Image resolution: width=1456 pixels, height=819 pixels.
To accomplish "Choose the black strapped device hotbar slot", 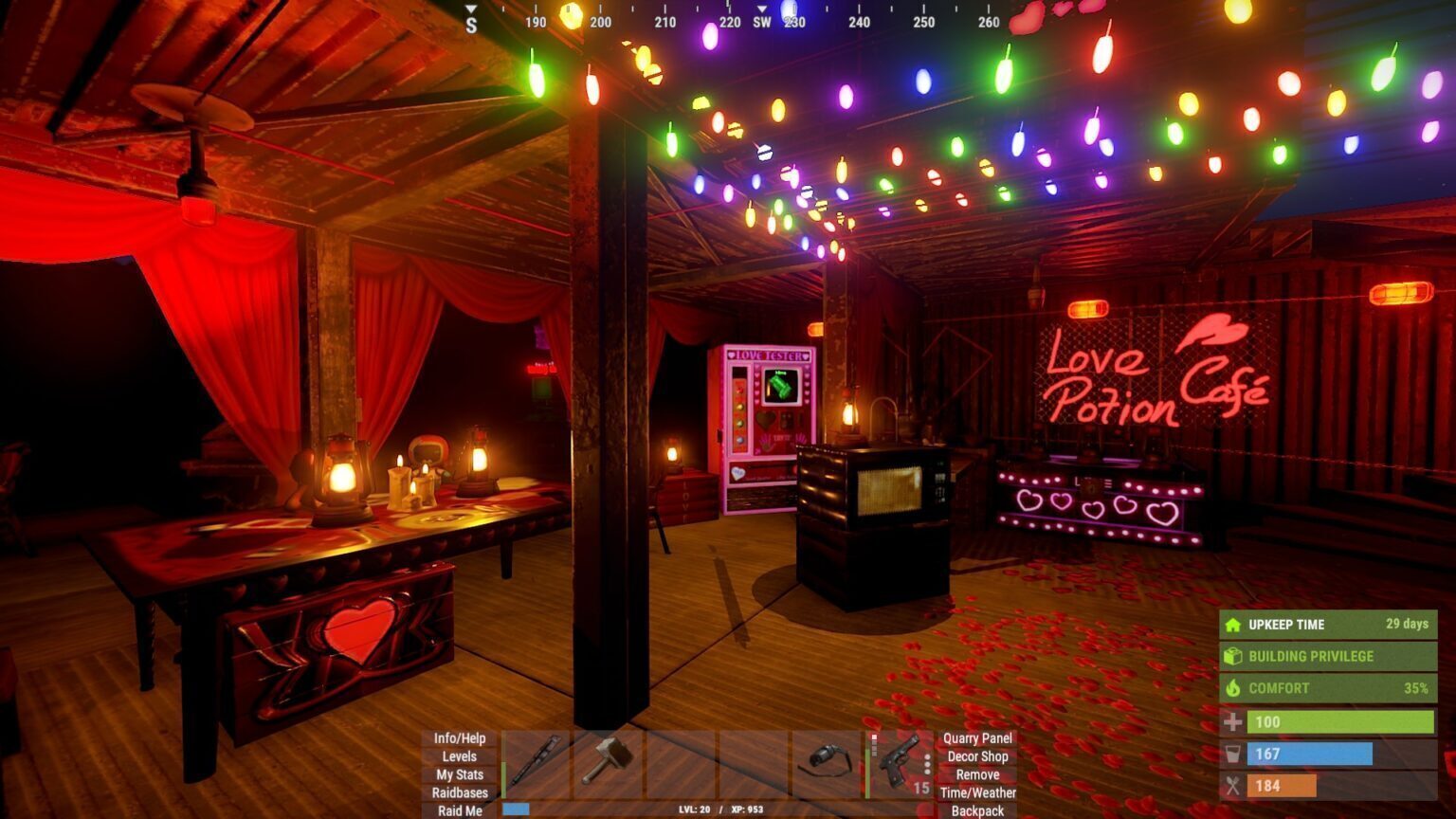I will (x=827, y=762).
